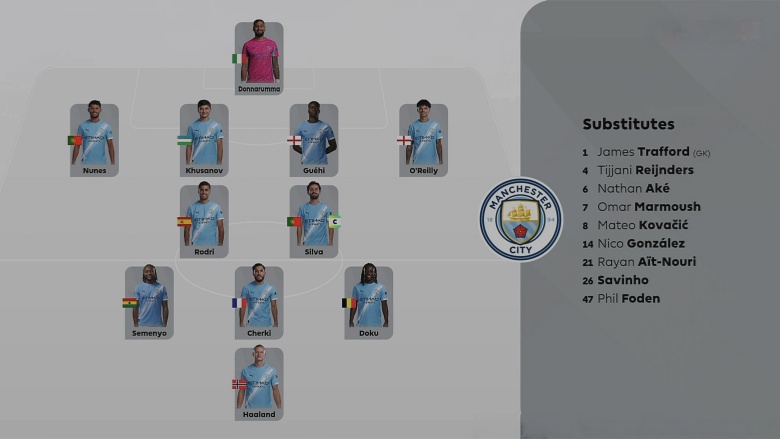Choose Tijjani Reijnders from the substitutes
The width and height of the screenshot is (780, 439).
[x=645, y=170]
